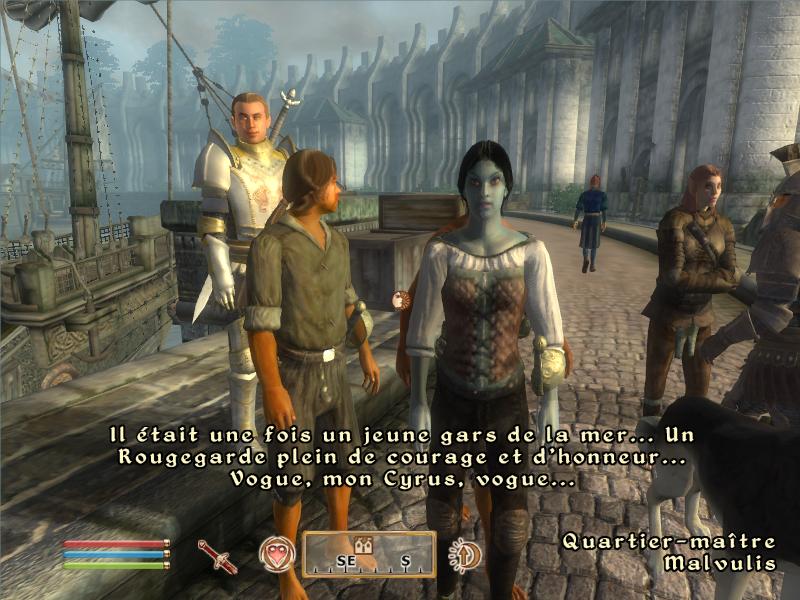This screenshot has height=600, width=800.
Task: Click the heart spell icon
Action: (277, 554)
